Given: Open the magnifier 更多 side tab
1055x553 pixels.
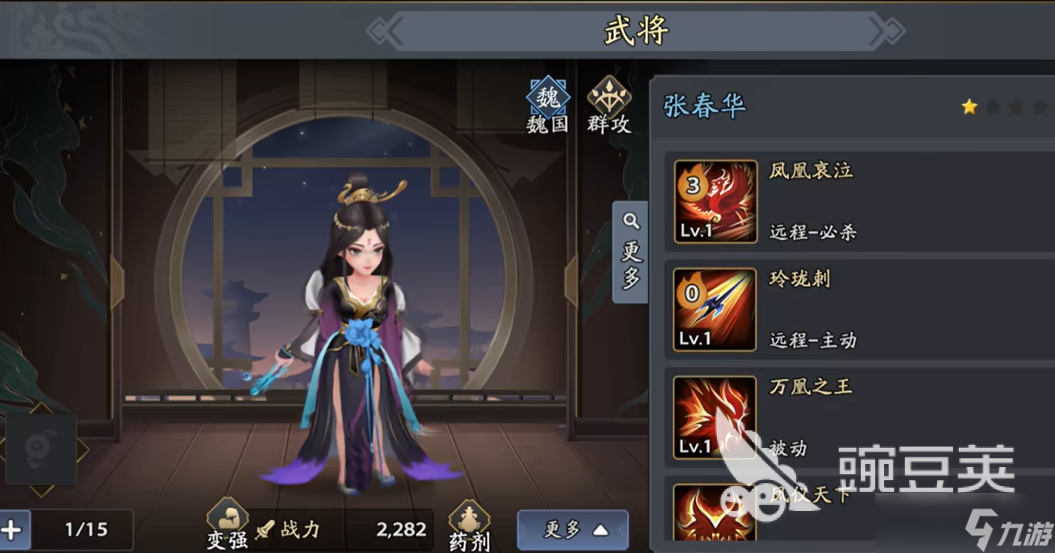Looking at the screenshot, I should [x=631, y=252].
